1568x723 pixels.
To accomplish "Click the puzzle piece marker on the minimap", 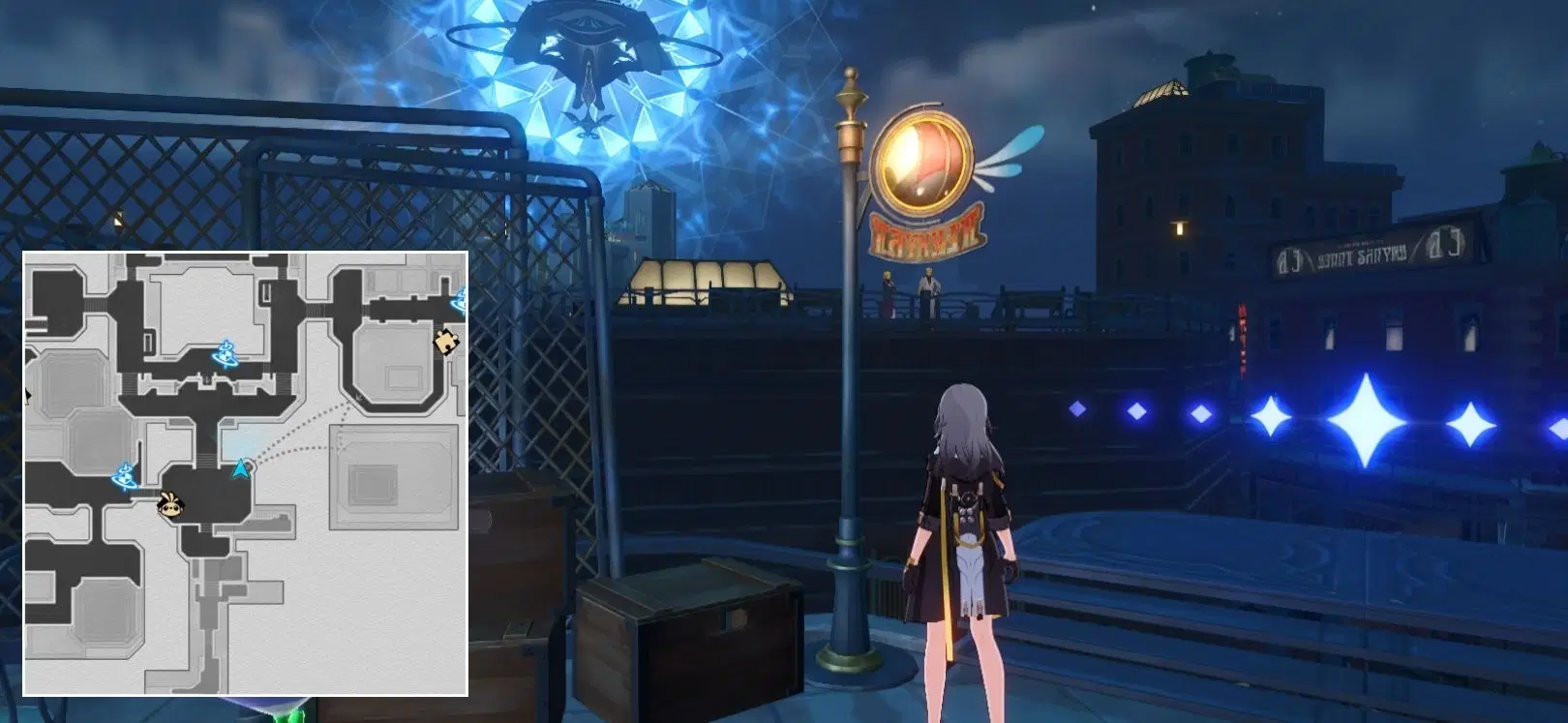I will [x=446, y=343].
